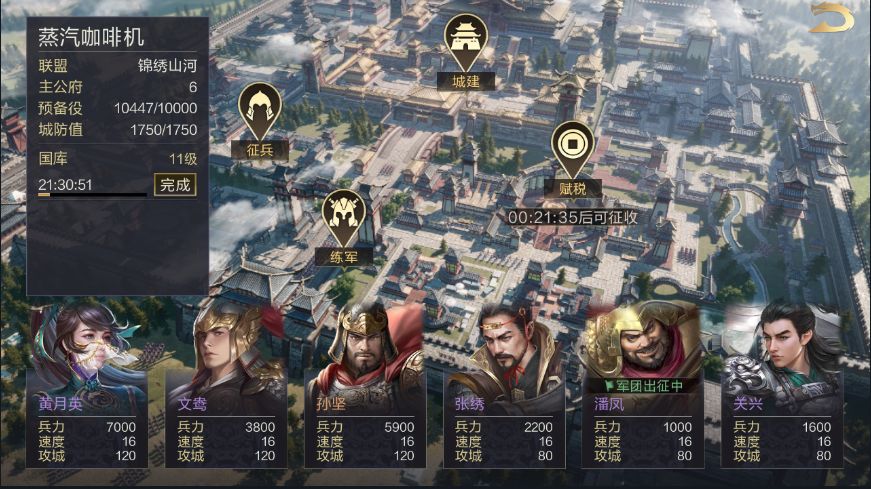The image size is (871, 489).
Task: Select the 张绣 general card
Action: point(504,390)
